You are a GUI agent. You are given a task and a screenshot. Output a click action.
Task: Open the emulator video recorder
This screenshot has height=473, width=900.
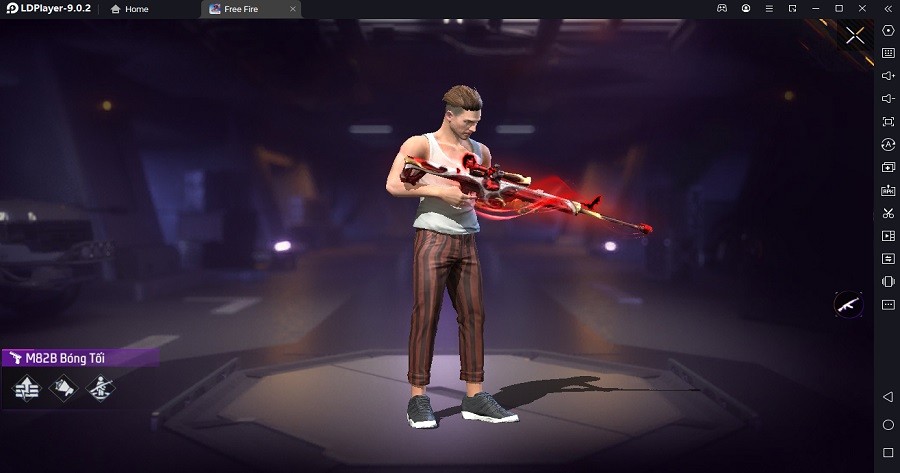(888, 236)
